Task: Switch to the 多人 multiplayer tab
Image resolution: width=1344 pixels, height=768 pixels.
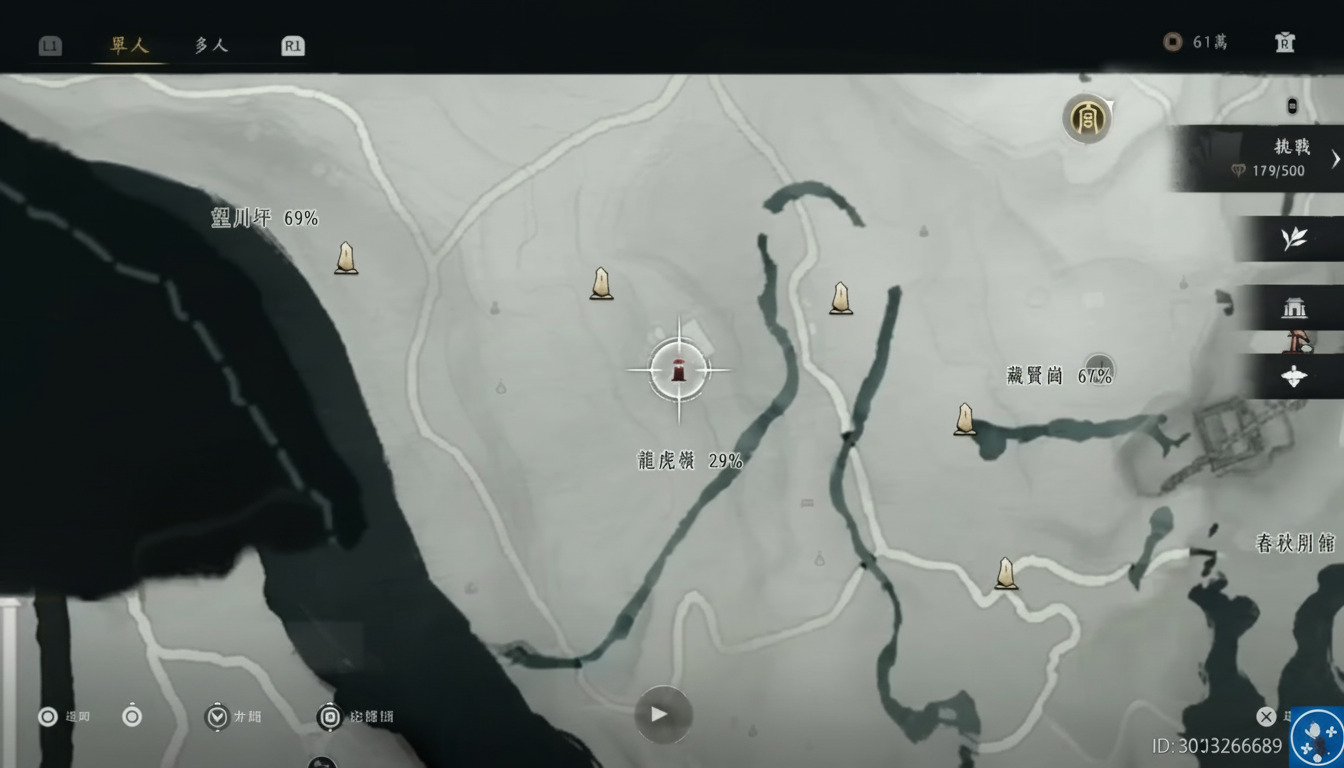Action: (210, 45)
